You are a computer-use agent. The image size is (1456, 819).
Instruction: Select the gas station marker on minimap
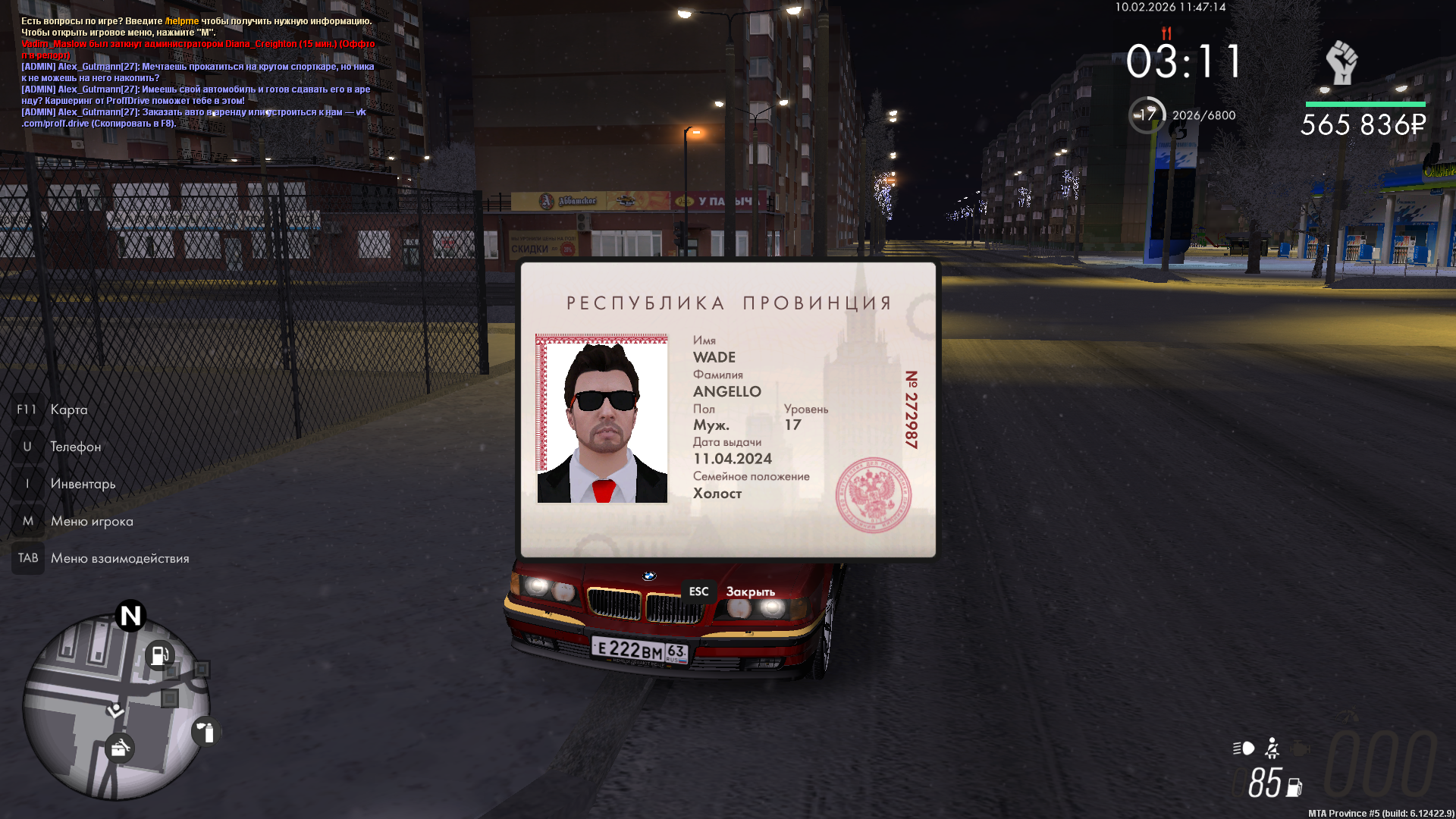tap(159, 654)
